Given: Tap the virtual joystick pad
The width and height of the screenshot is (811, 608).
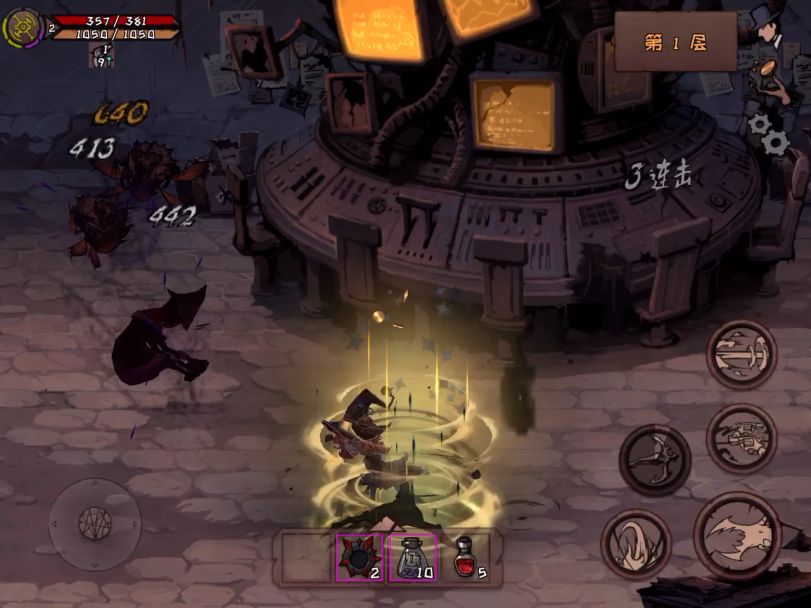Looking at the screenshot, I should coord(95,525).
